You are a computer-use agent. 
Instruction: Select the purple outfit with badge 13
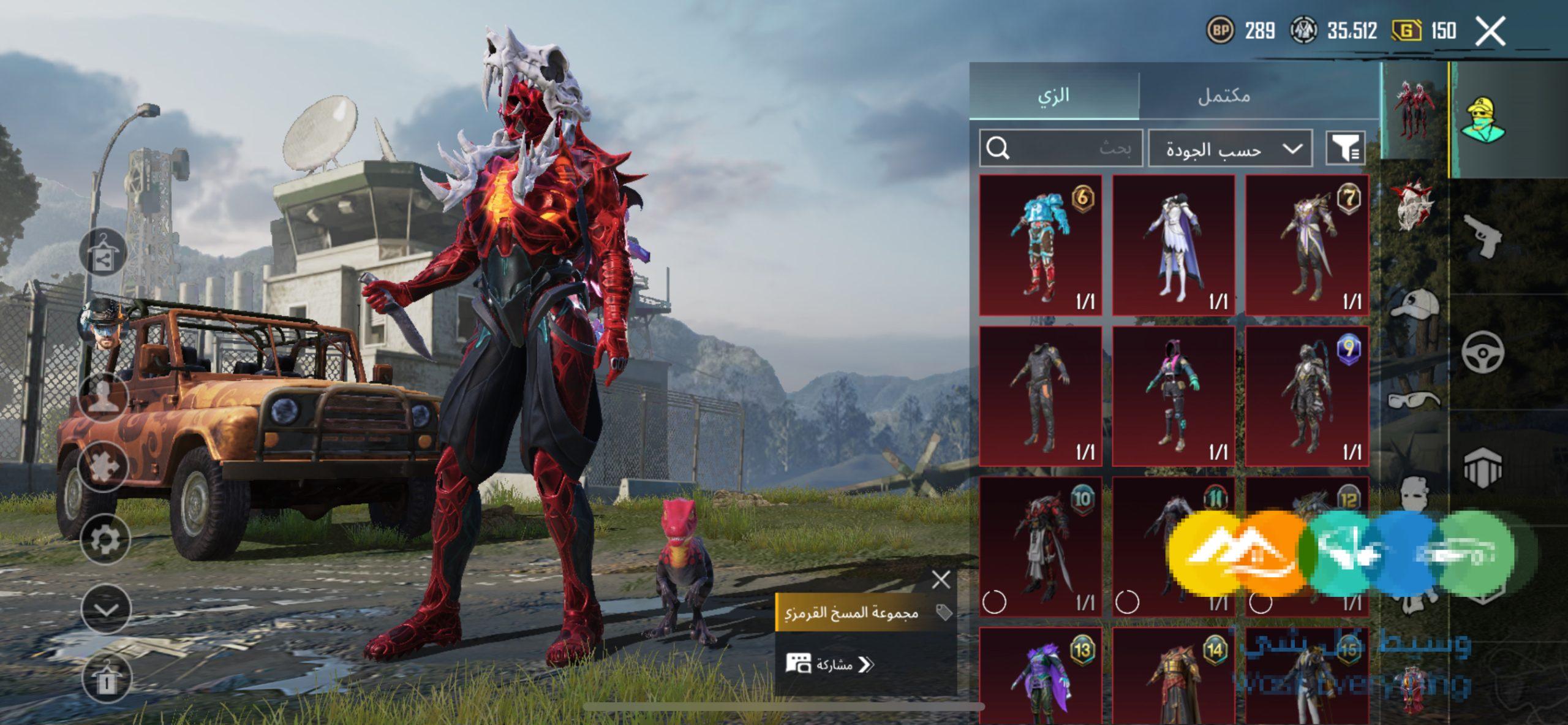[x=1041, y=677]
